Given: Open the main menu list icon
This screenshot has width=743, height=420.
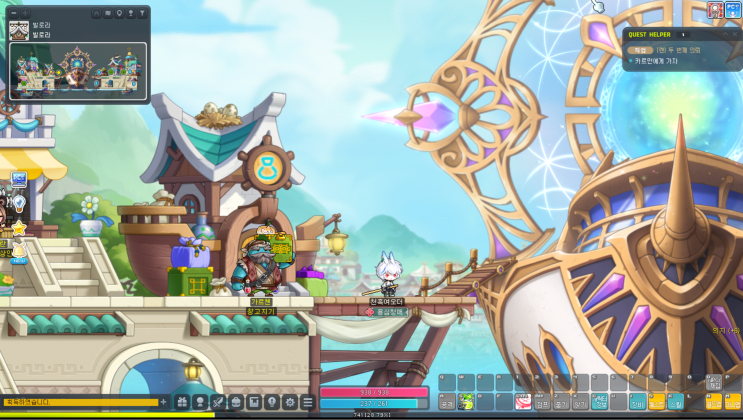Looking at the screenshot, I should [x=308, y=402].
